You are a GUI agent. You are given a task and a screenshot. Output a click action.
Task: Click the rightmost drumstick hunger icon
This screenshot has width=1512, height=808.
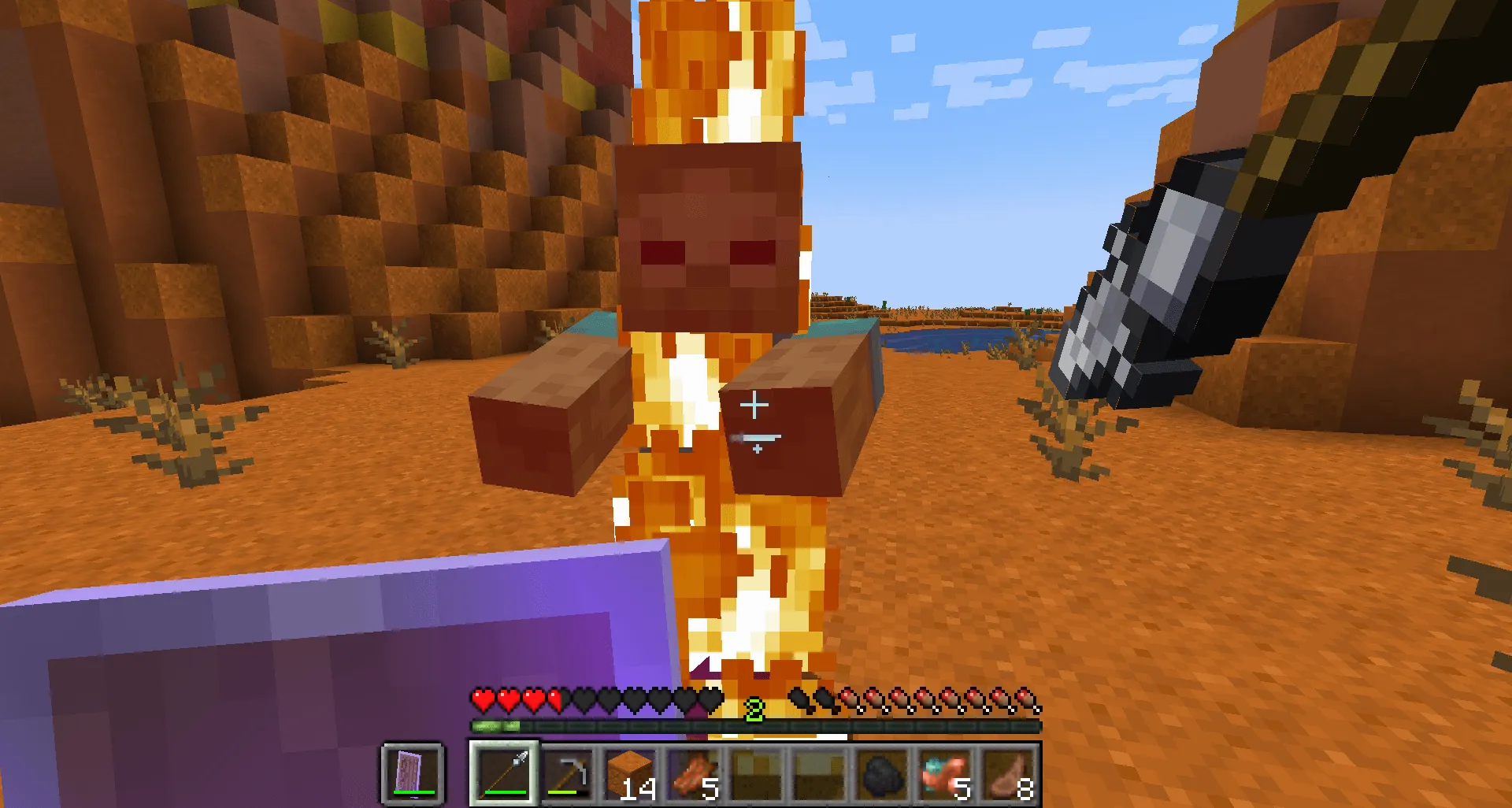pos(1024,697)
